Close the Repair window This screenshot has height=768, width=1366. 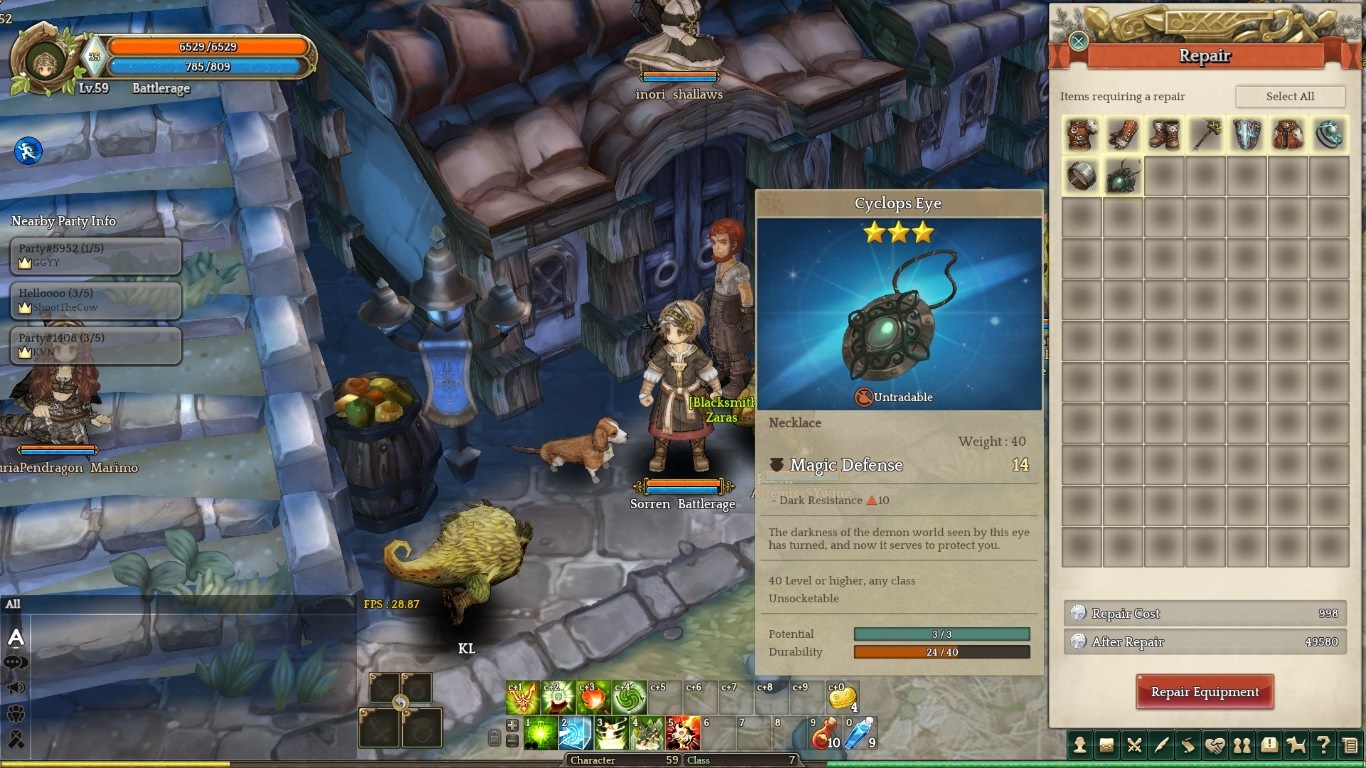coord(1078,41)
